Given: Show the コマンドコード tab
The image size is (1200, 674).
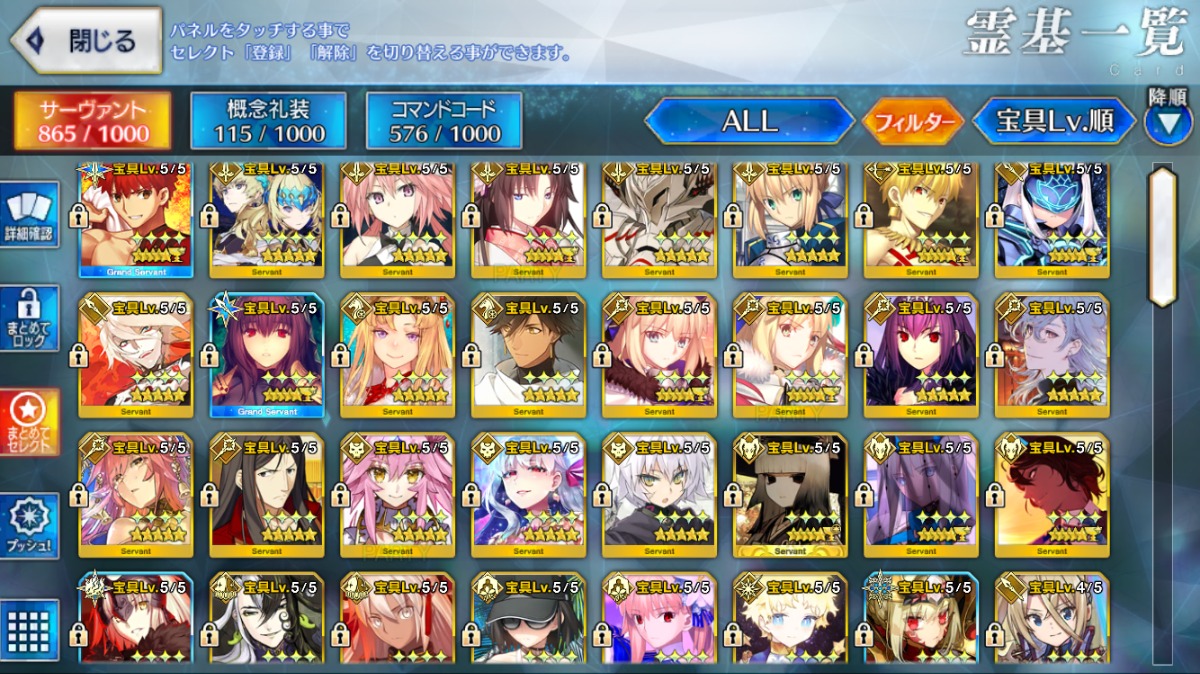Looking at the screenshot, I should pyautogui.click(x=444, y=122).
